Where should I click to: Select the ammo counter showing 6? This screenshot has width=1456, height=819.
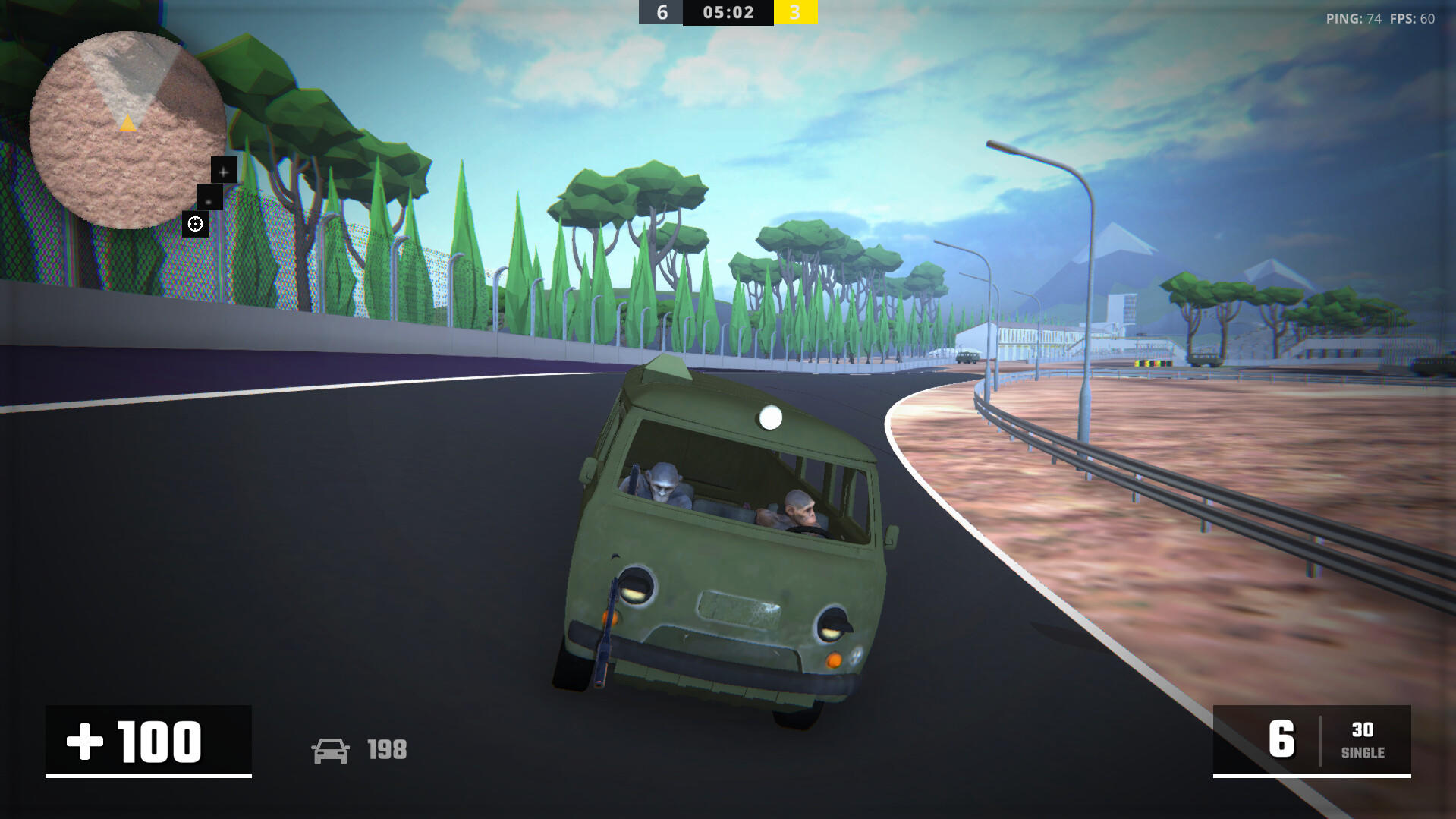coord(1281,739)
